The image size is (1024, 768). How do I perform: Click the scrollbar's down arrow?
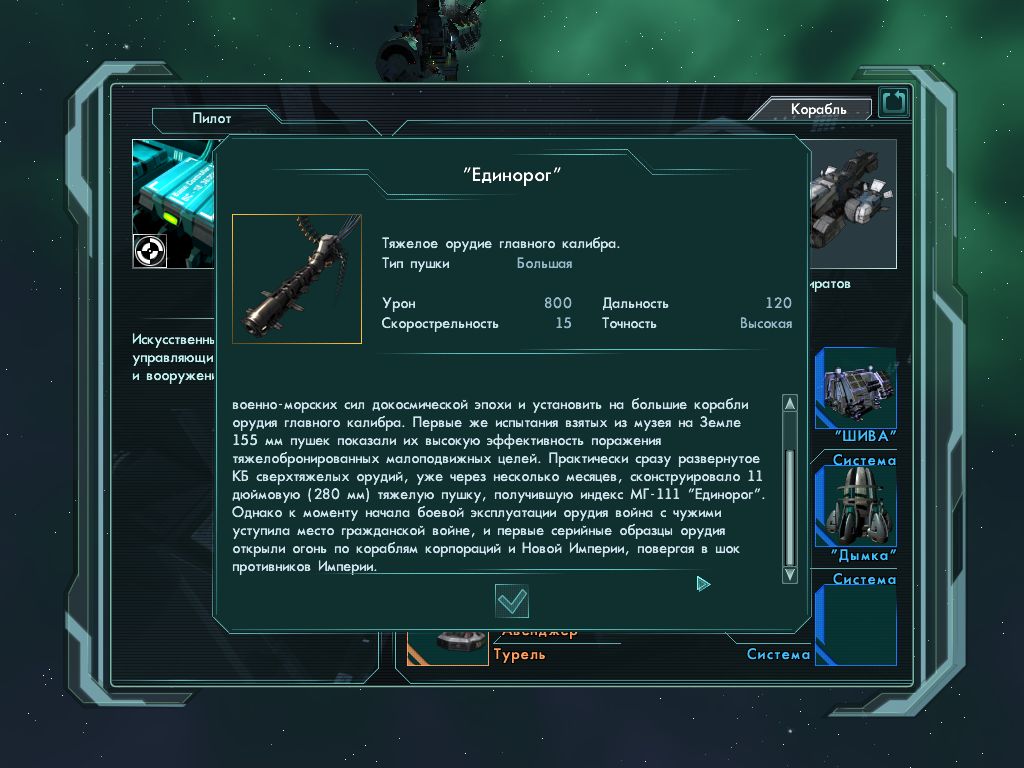coord(789,574)
